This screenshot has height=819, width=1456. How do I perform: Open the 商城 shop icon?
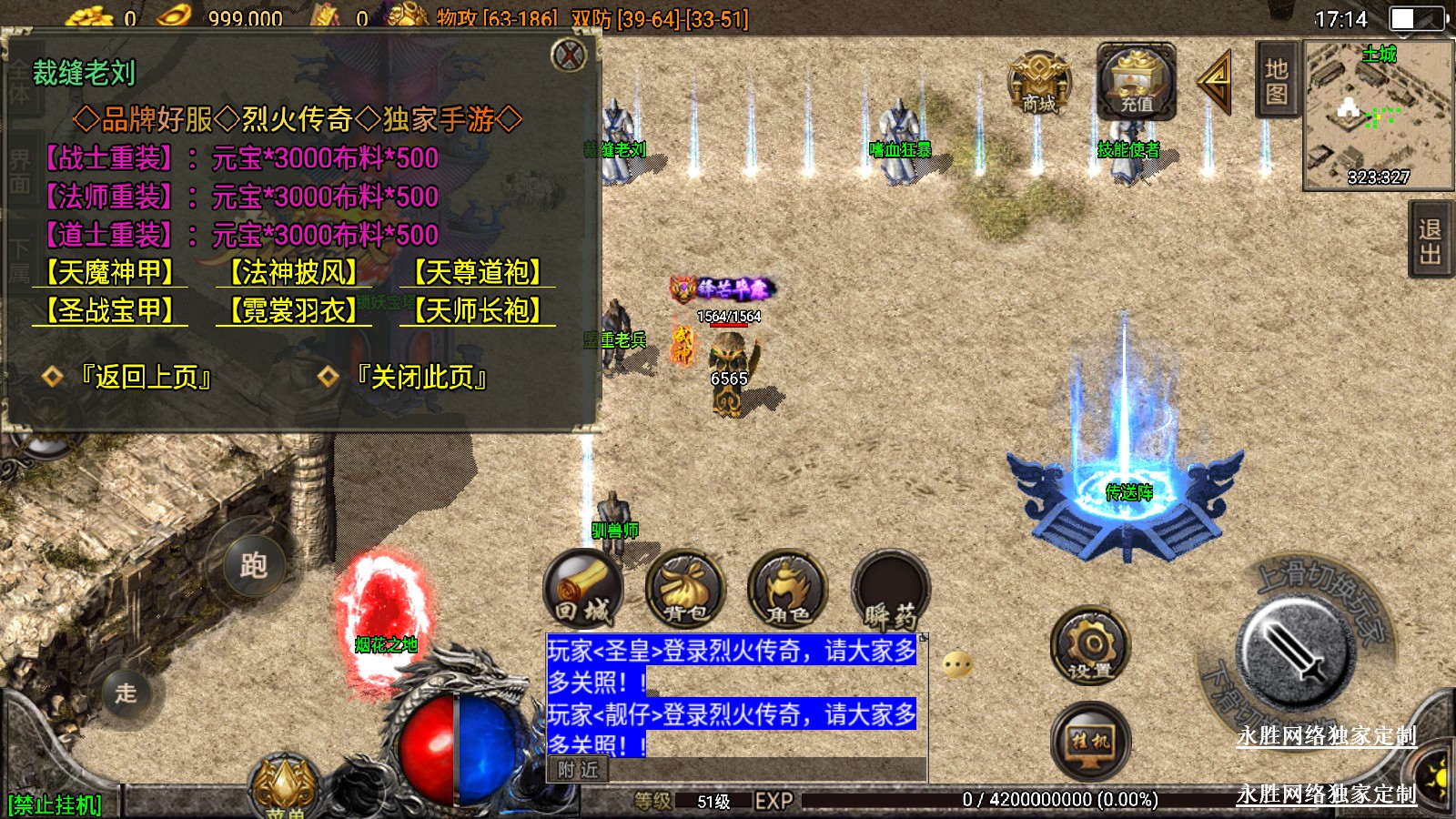pos(1039,82)
